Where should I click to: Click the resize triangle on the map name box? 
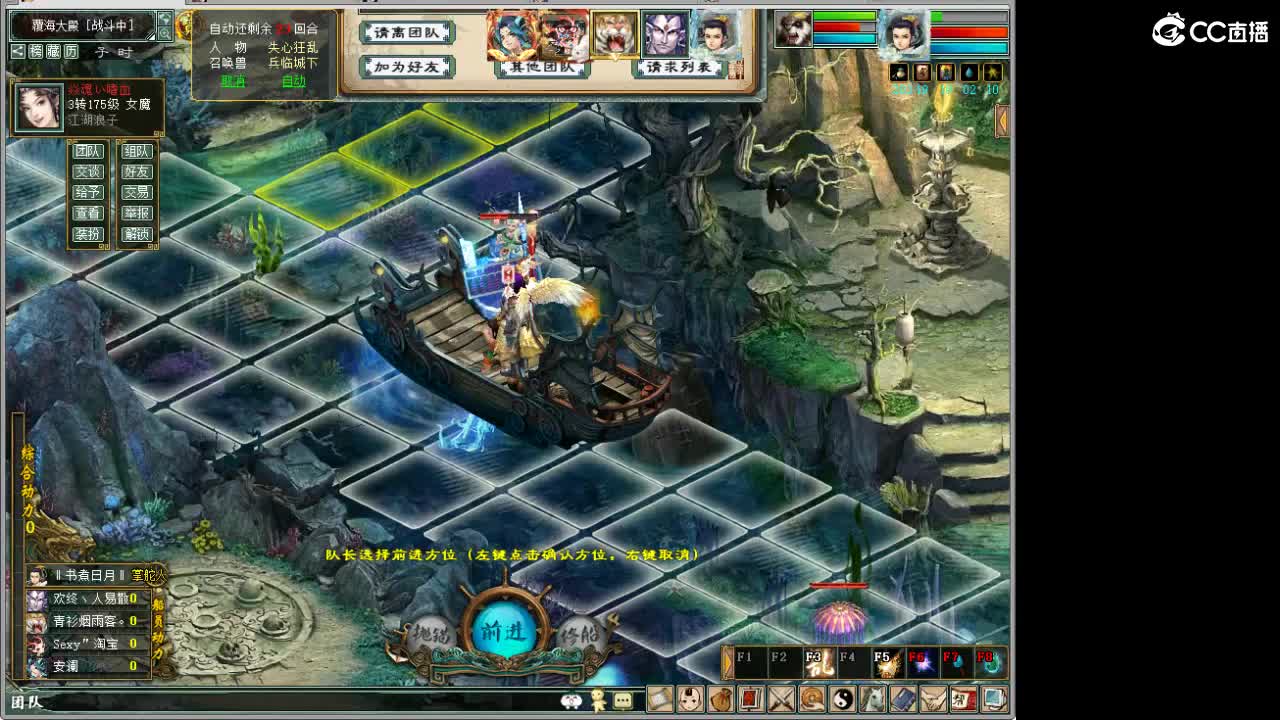pyautogui.click(x=150, y=36)
